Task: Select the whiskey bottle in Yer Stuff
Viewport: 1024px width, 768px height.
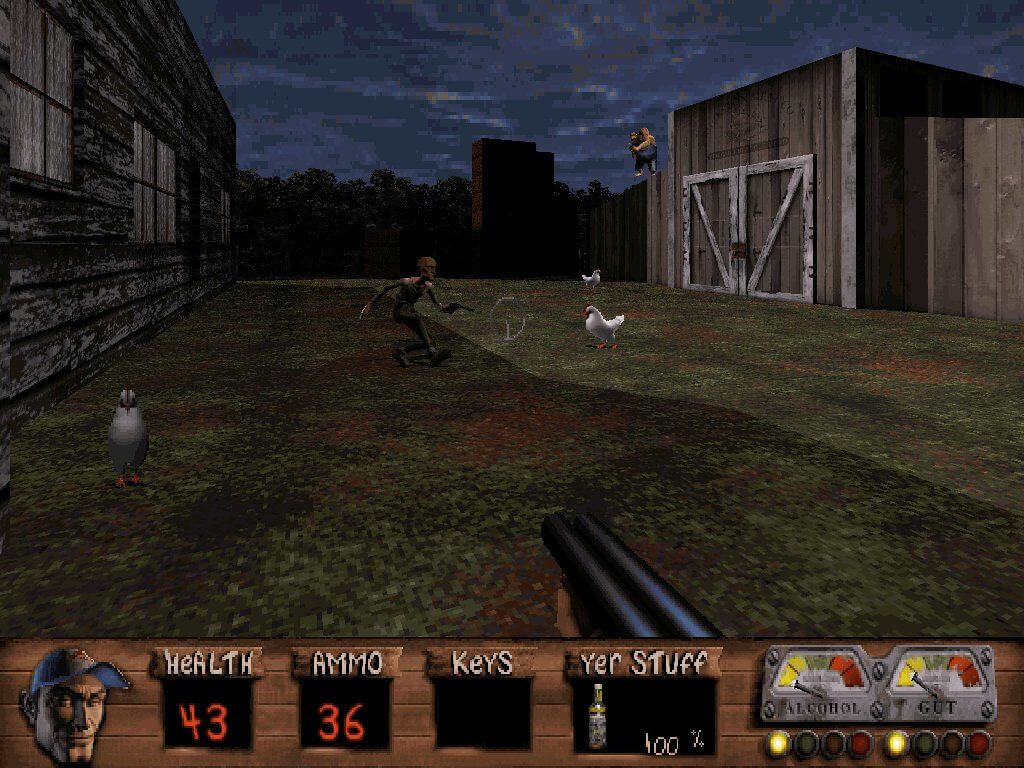Action: point(599,717)
